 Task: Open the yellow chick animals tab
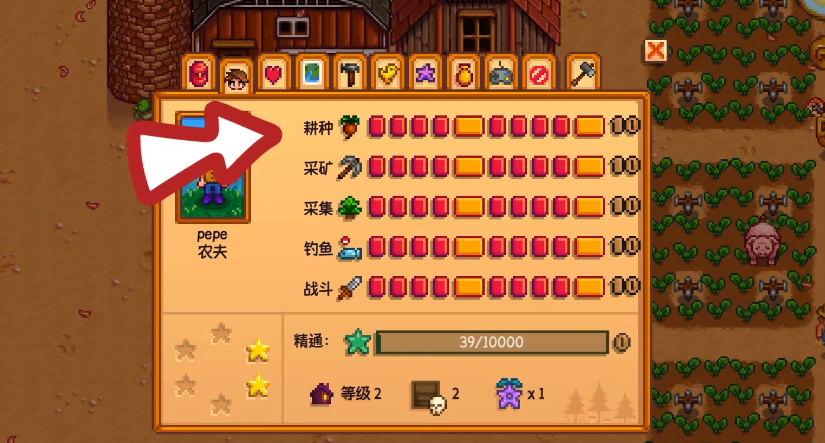pyautogui.click(x=386, y=75)
